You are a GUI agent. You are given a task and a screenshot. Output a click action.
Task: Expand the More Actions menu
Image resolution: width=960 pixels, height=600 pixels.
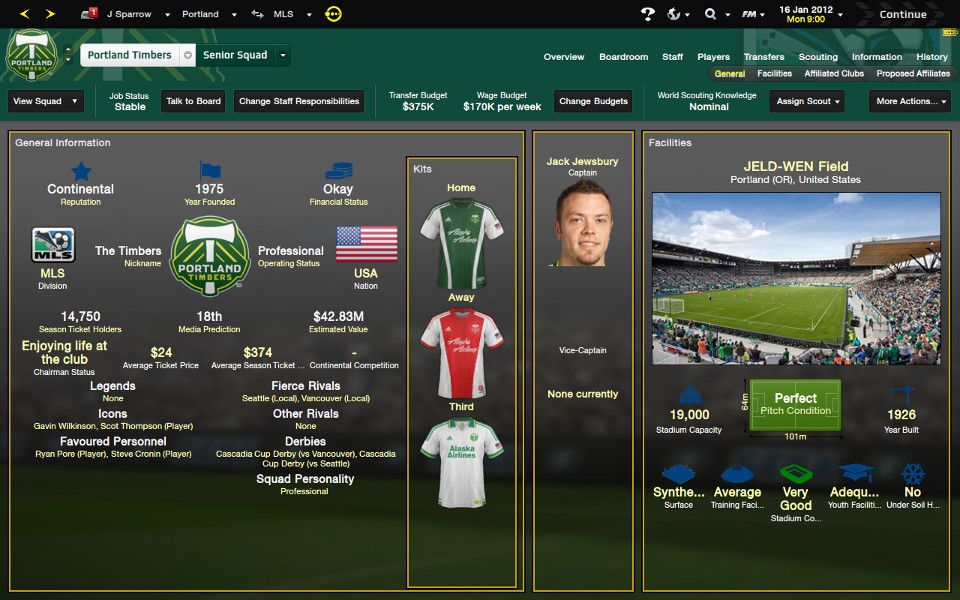click(912, 101)
